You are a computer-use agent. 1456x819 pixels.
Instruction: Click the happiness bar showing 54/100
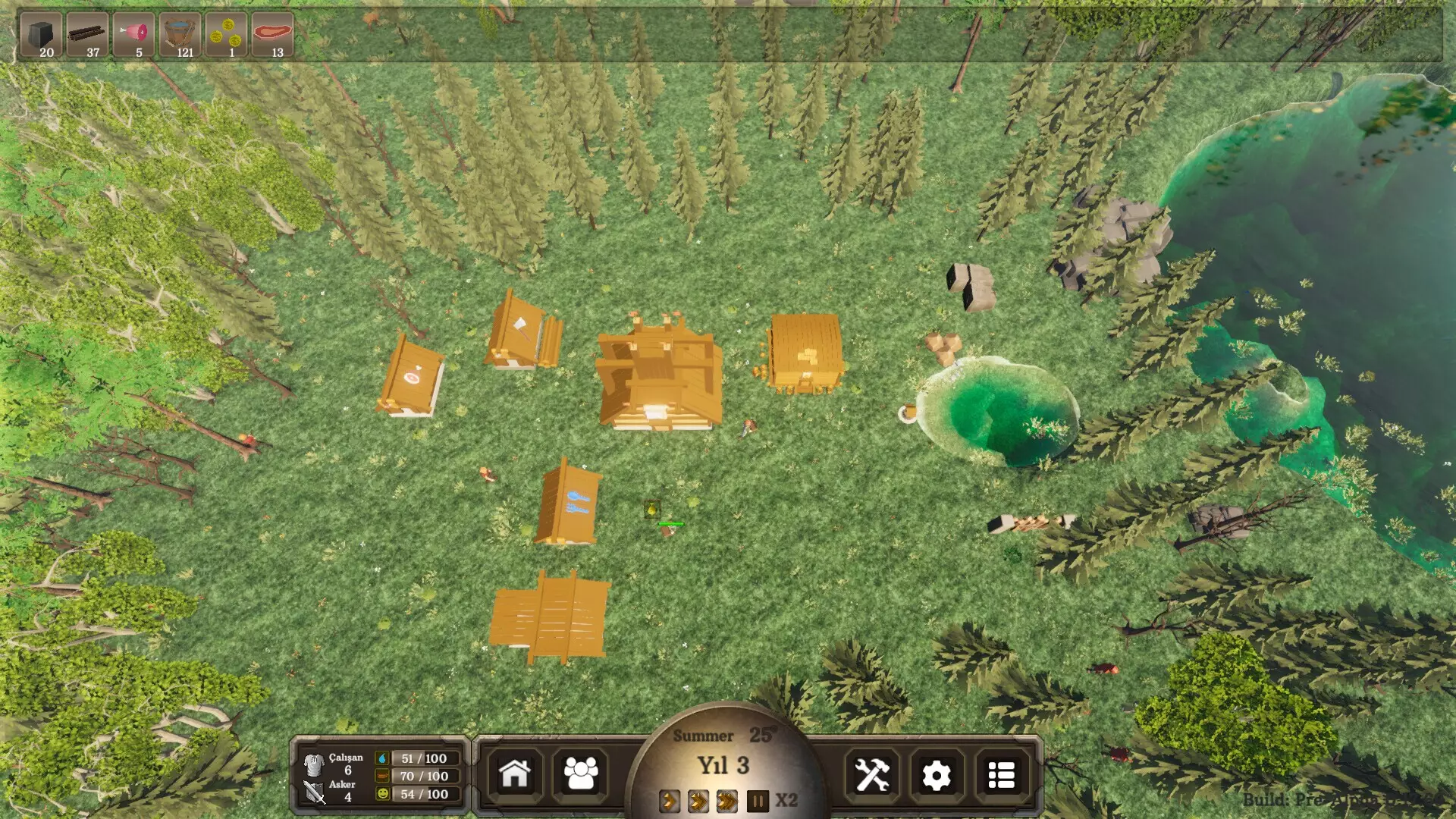tap(423, 794)
